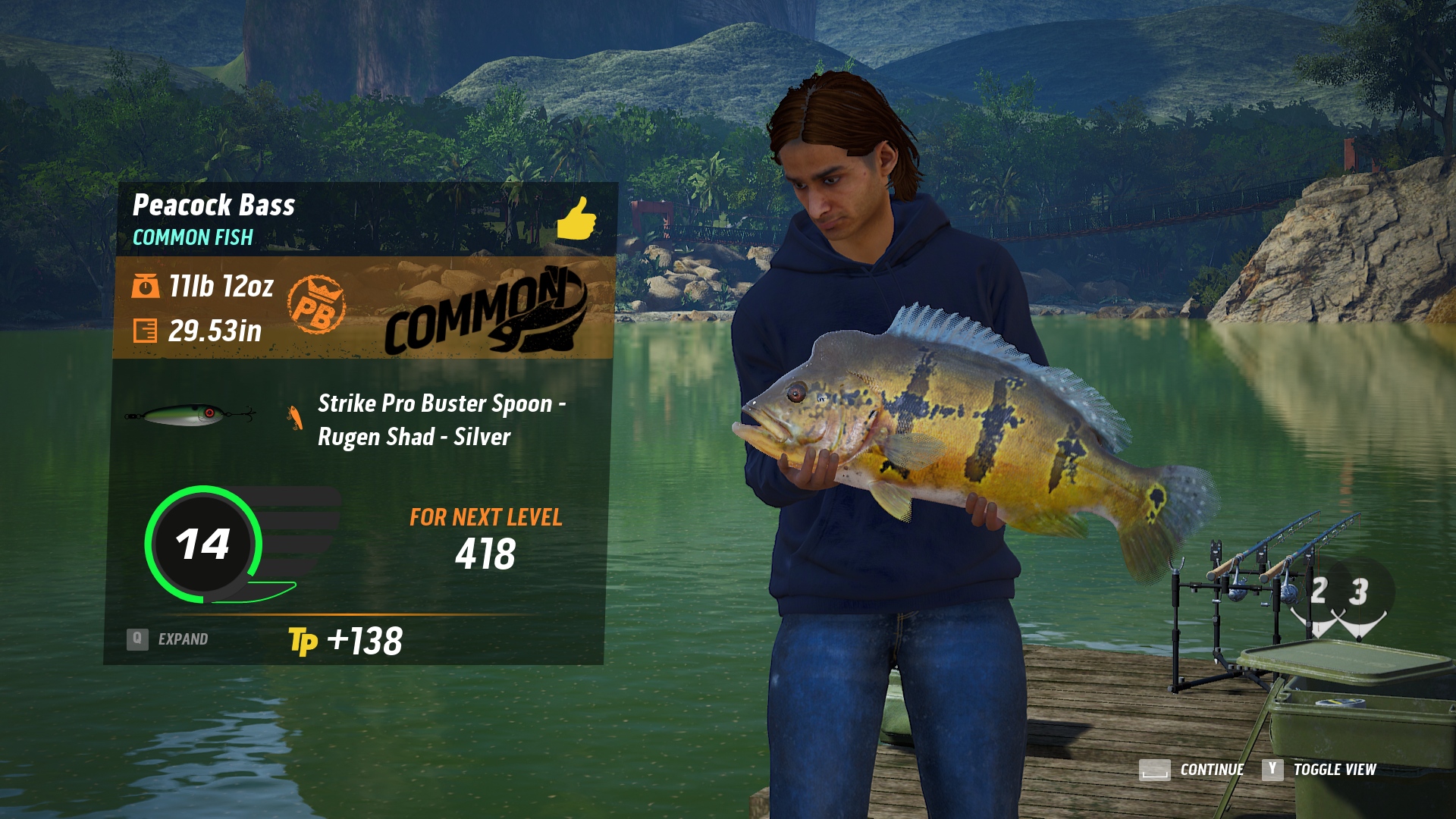Select the Continue button label
Image resolution: width=1456 pixels, height=819 pixels.
tap(1211, 770)
